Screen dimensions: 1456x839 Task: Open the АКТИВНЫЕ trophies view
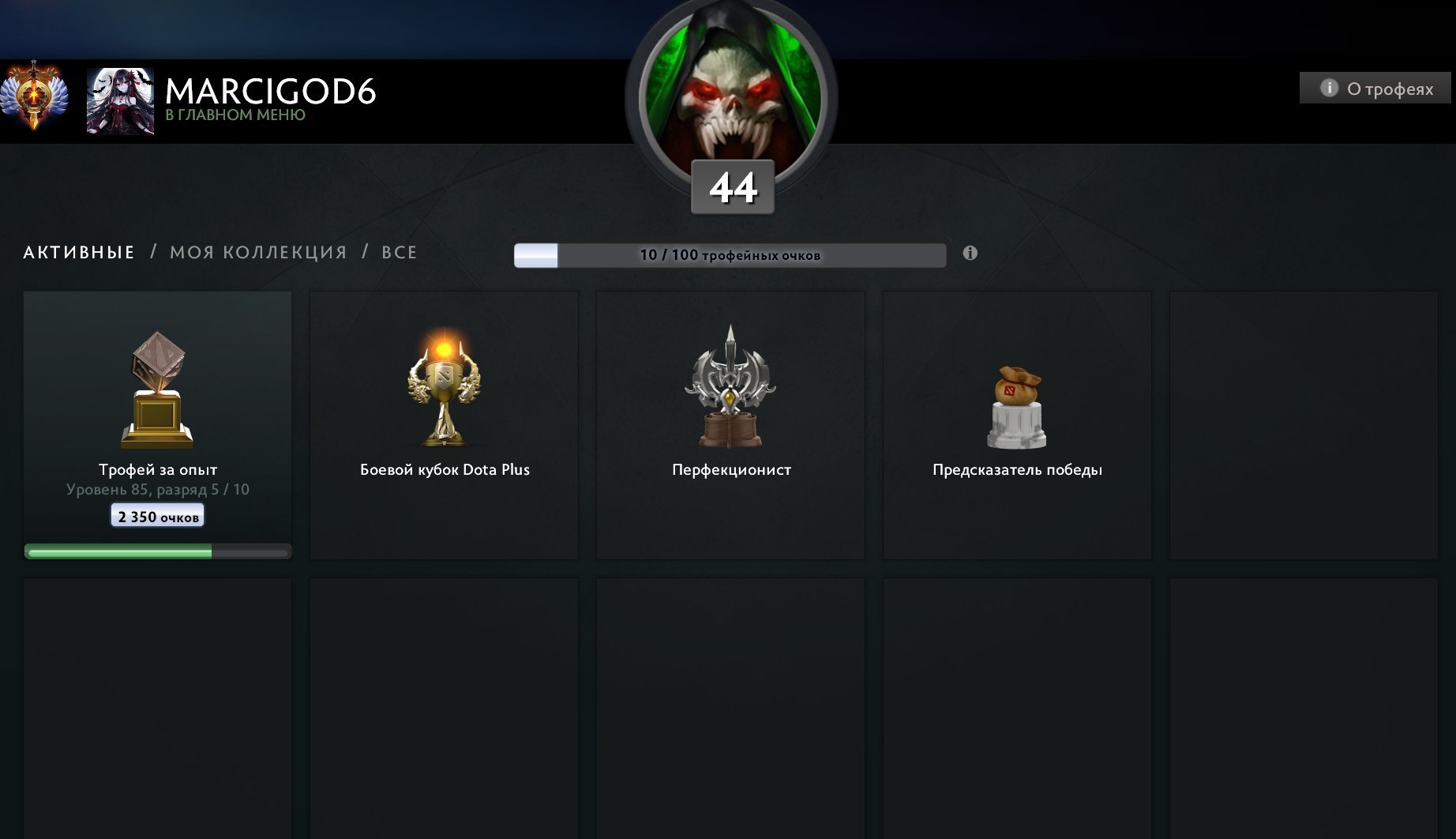(77, 251)
